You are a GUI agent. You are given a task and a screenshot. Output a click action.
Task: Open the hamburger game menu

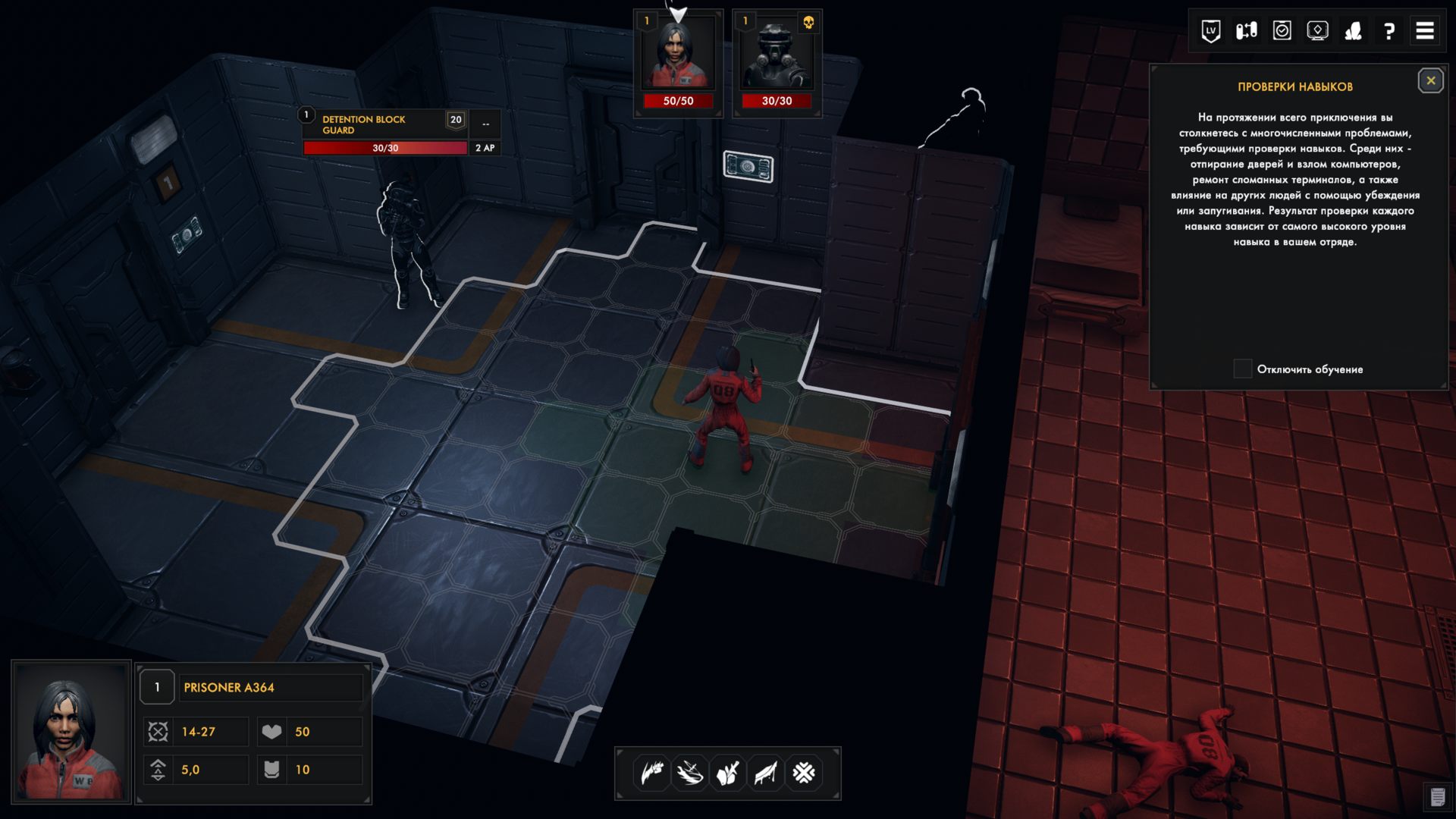pyautogui.click(x=1426, y=32)
